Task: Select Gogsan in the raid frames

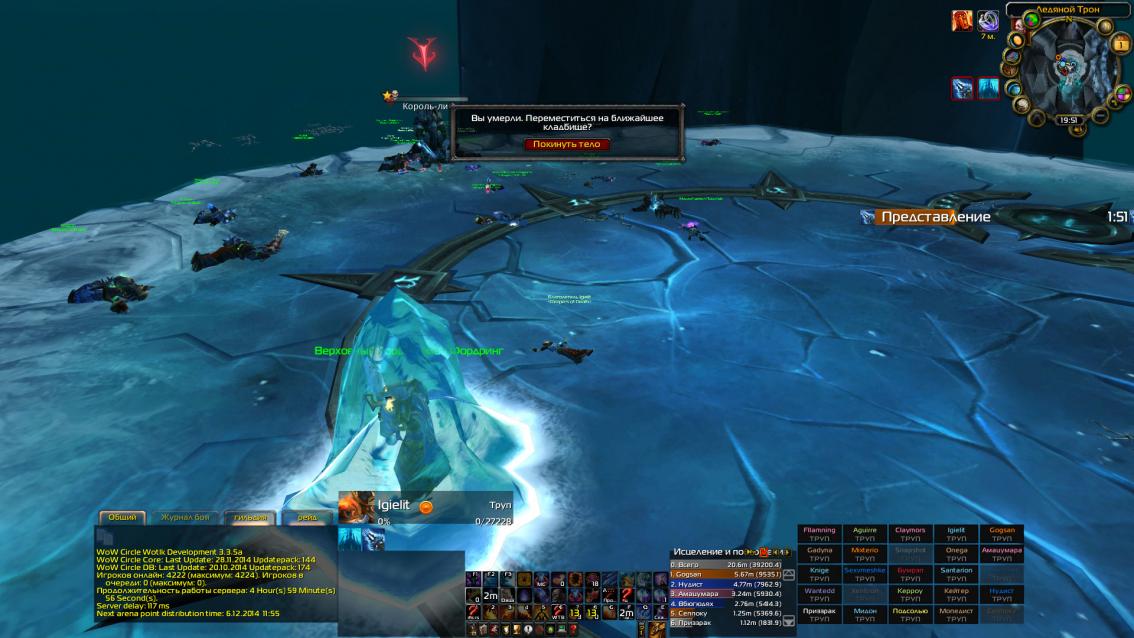Action: click(1001, 534)
